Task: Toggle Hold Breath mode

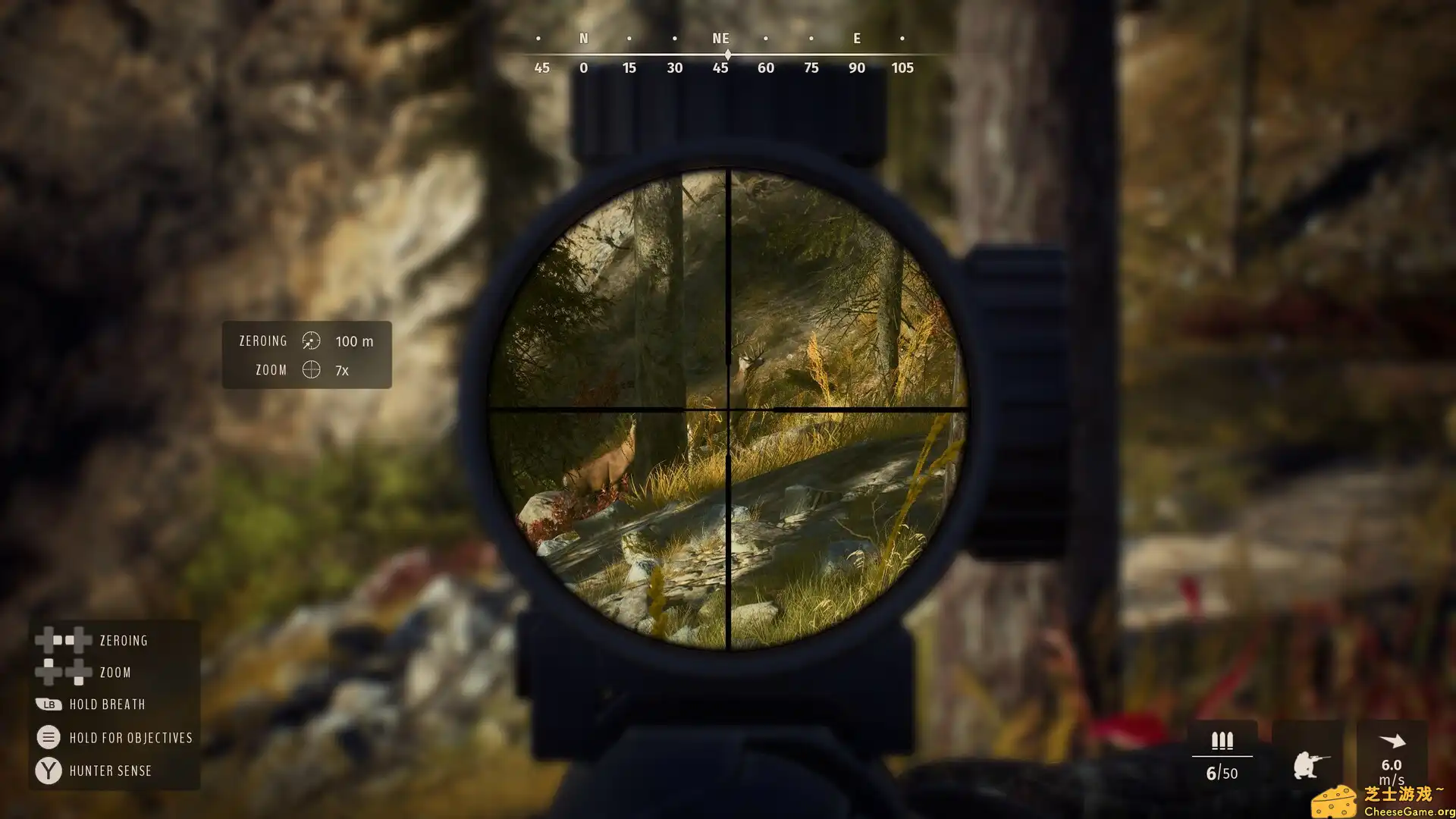Action: [106, 704]
